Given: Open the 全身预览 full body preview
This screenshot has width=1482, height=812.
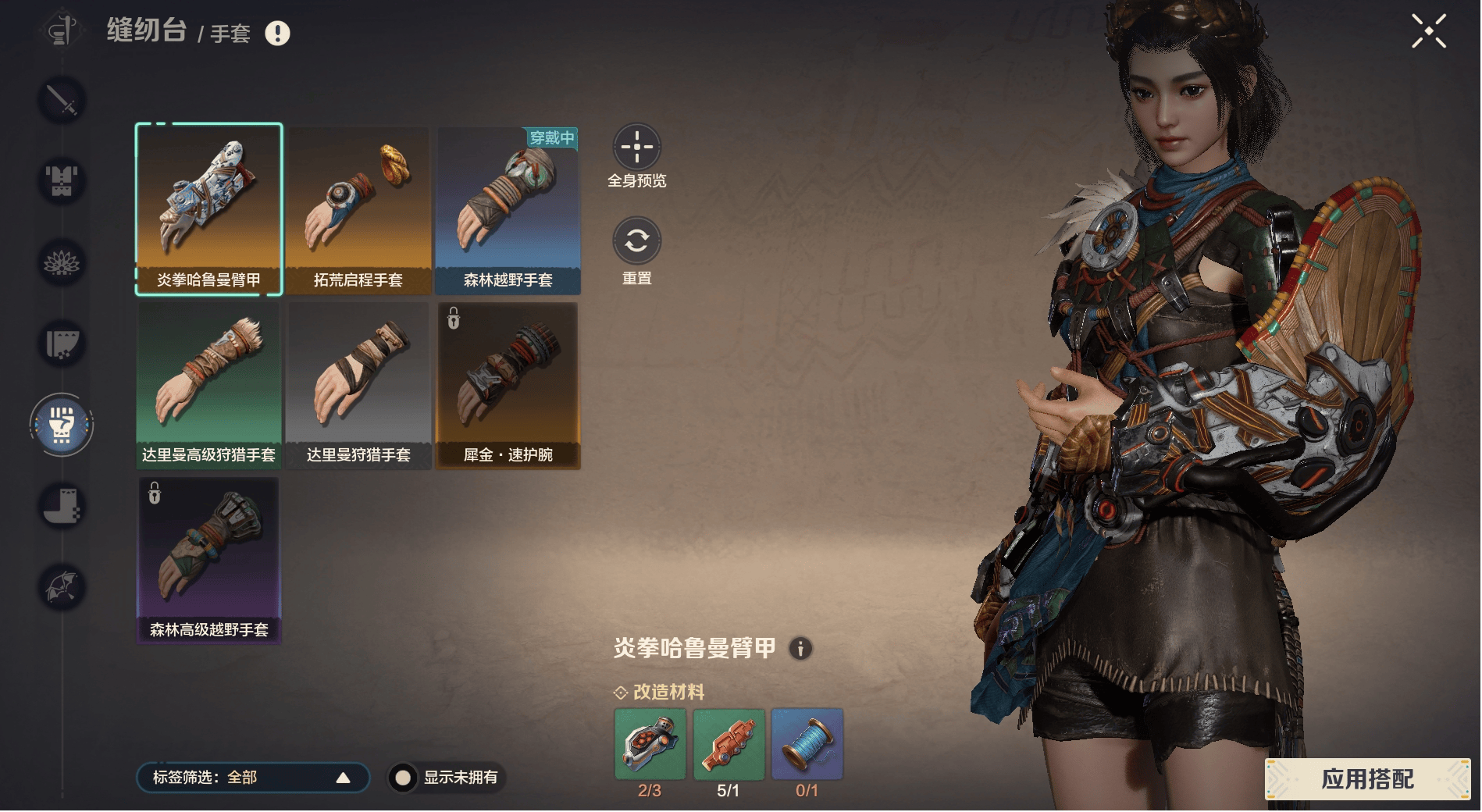Looking at the screenshot, I should click(636, 147).
